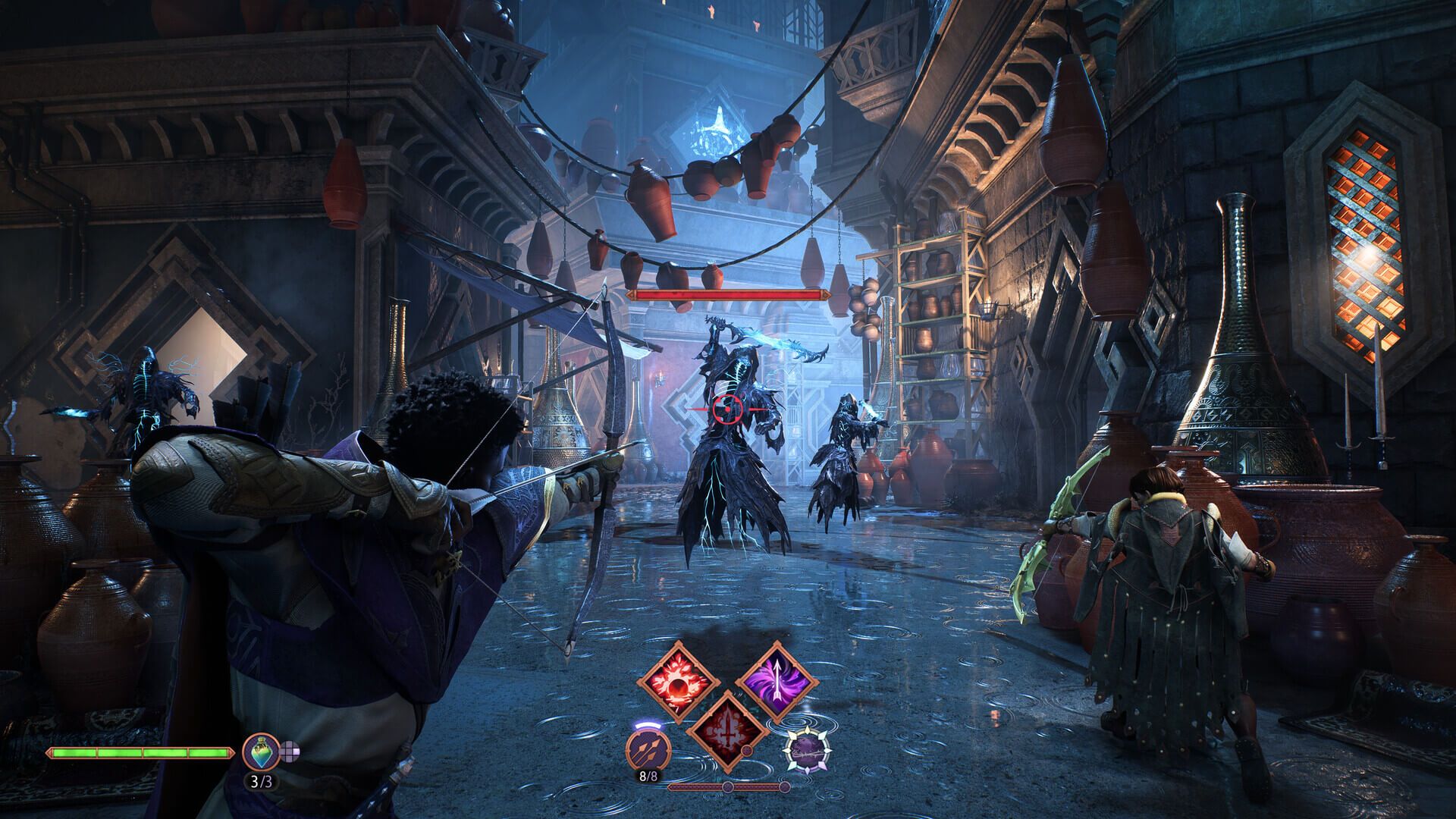Activate the purple spiral arrow ability icon
Screen dimensions: 1456x819
(777, 681)
